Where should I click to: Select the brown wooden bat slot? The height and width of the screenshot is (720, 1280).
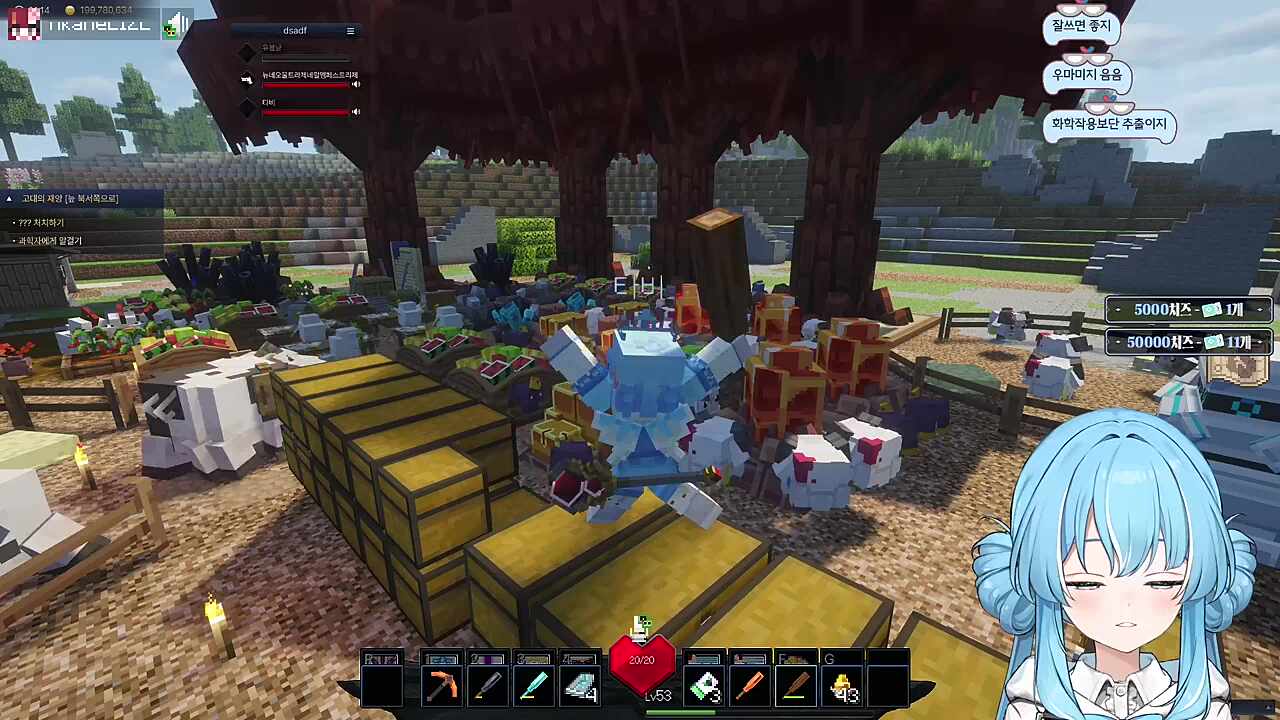(796, 686)
